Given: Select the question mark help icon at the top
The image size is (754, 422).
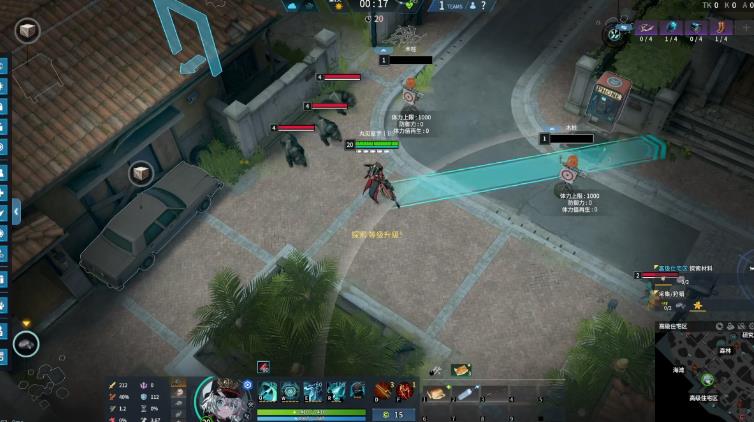Looking at the screenshot, I should [483, 6].
